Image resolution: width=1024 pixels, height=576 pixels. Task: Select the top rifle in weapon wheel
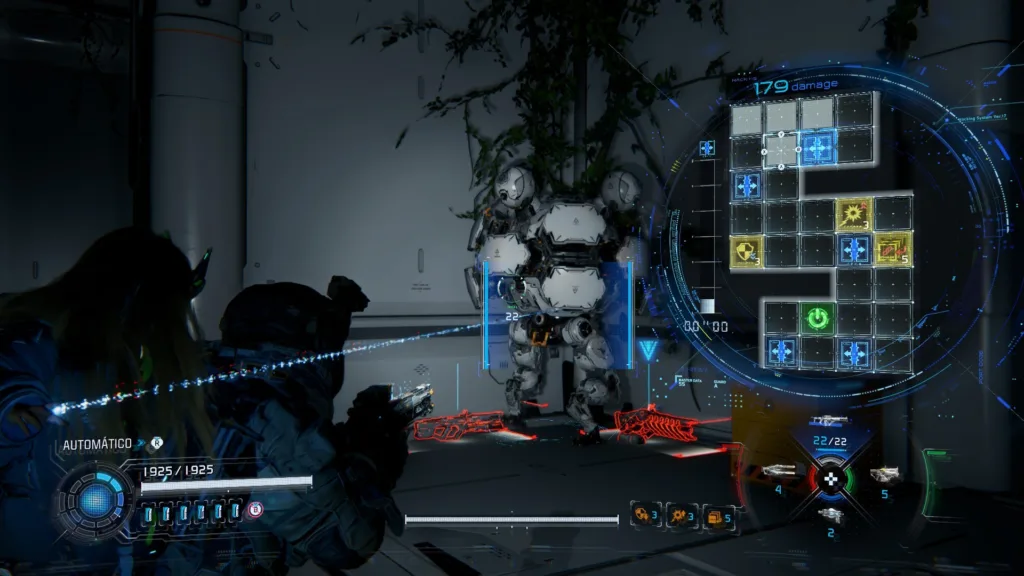829,421
